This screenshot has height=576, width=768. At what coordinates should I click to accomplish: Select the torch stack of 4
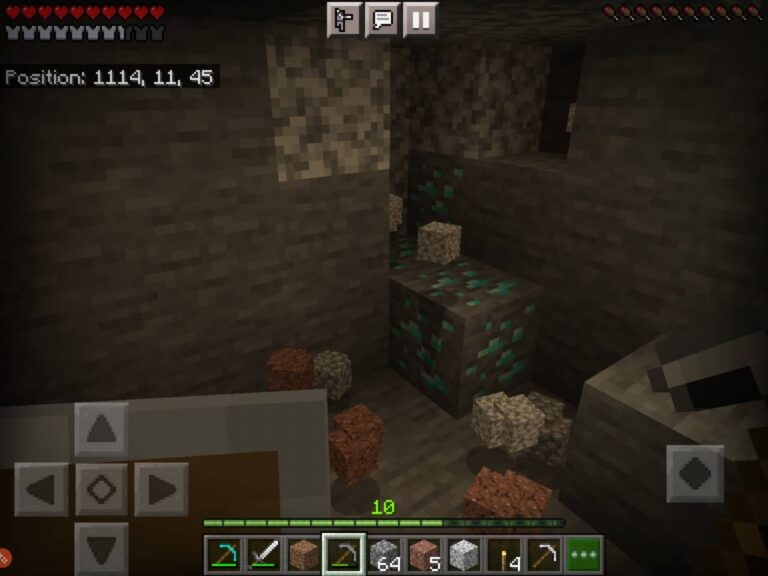(x=504, y=555)
